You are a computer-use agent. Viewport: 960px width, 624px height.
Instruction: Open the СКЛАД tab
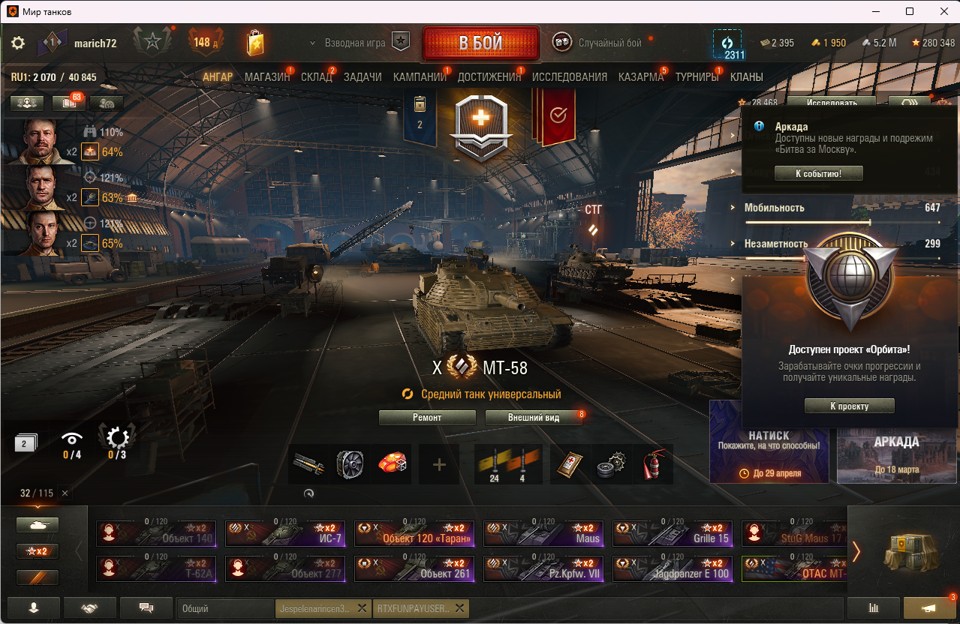[316, 77]
